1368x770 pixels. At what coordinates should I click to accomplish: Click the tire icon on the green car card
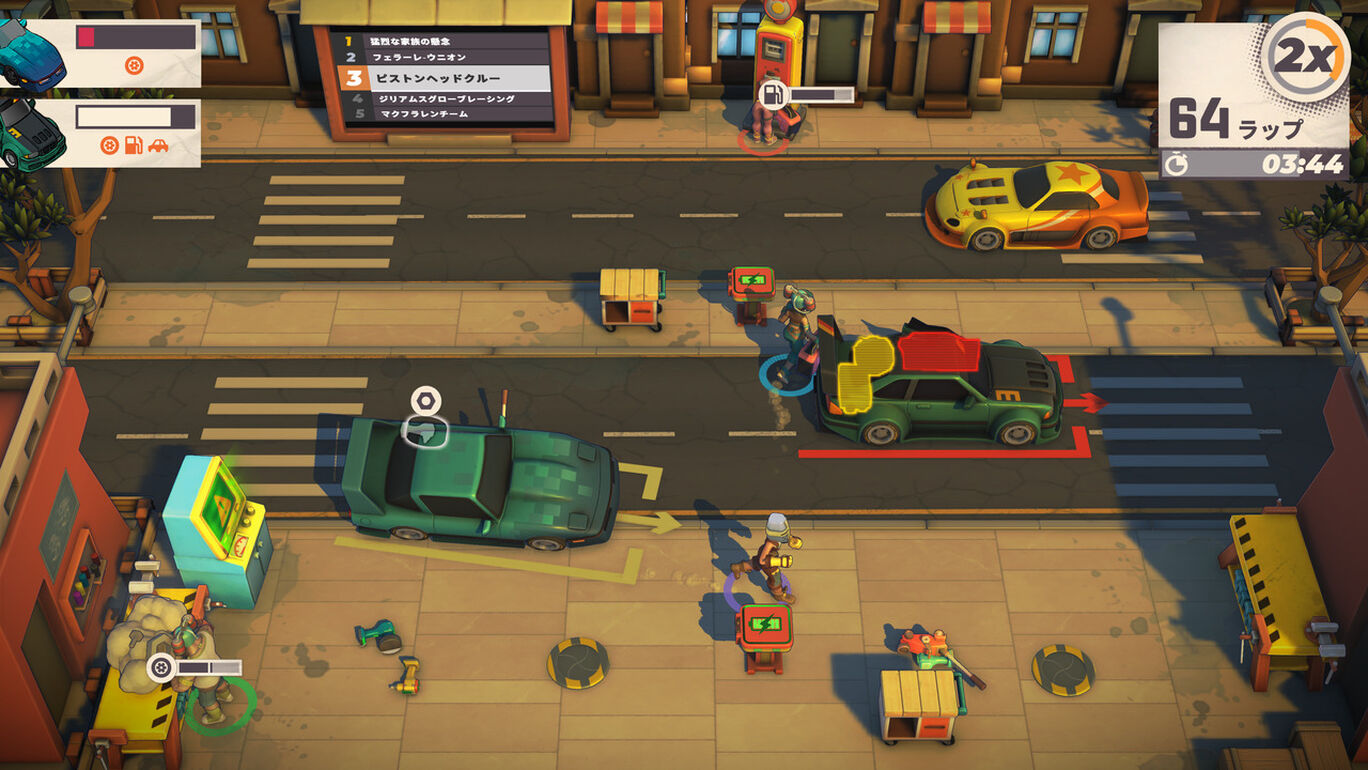110,146
